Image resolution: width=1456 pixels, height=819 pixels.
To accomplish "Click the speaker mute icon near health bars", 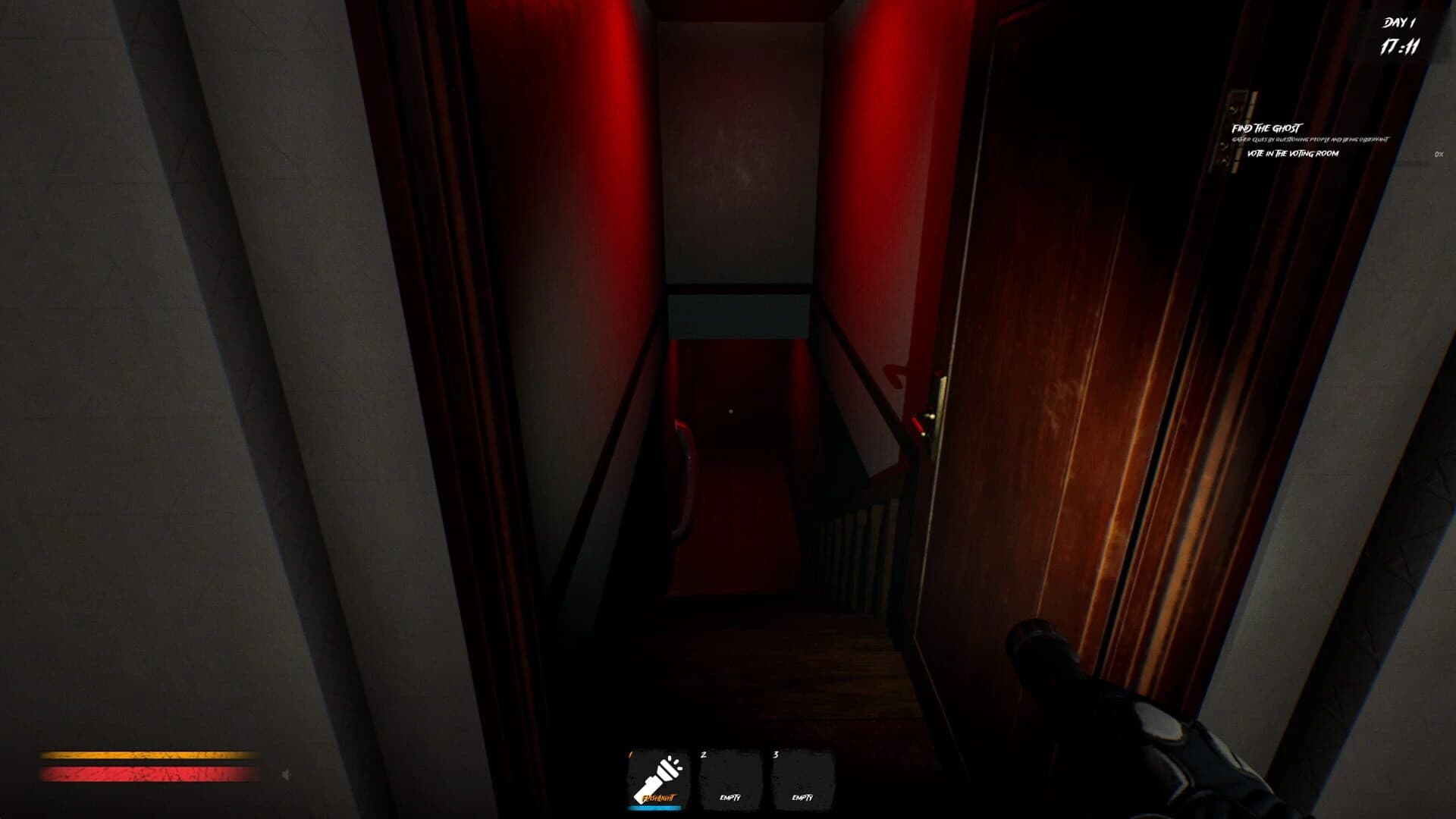I will 286,773.
